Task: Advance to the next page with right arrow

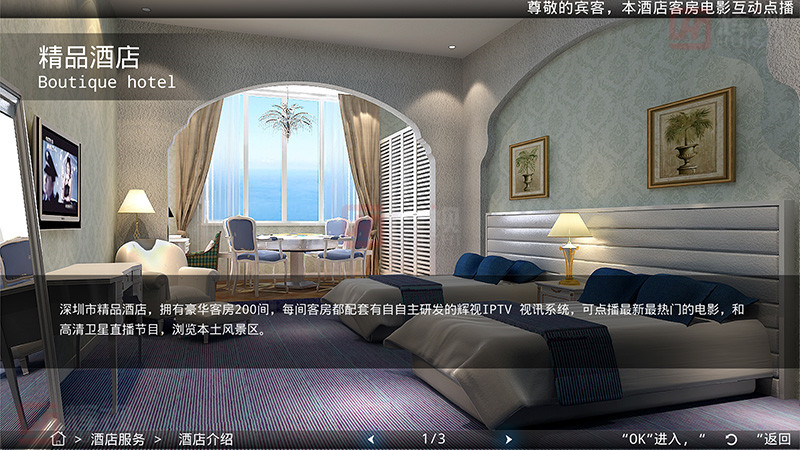Action: (x=508, y=439)
